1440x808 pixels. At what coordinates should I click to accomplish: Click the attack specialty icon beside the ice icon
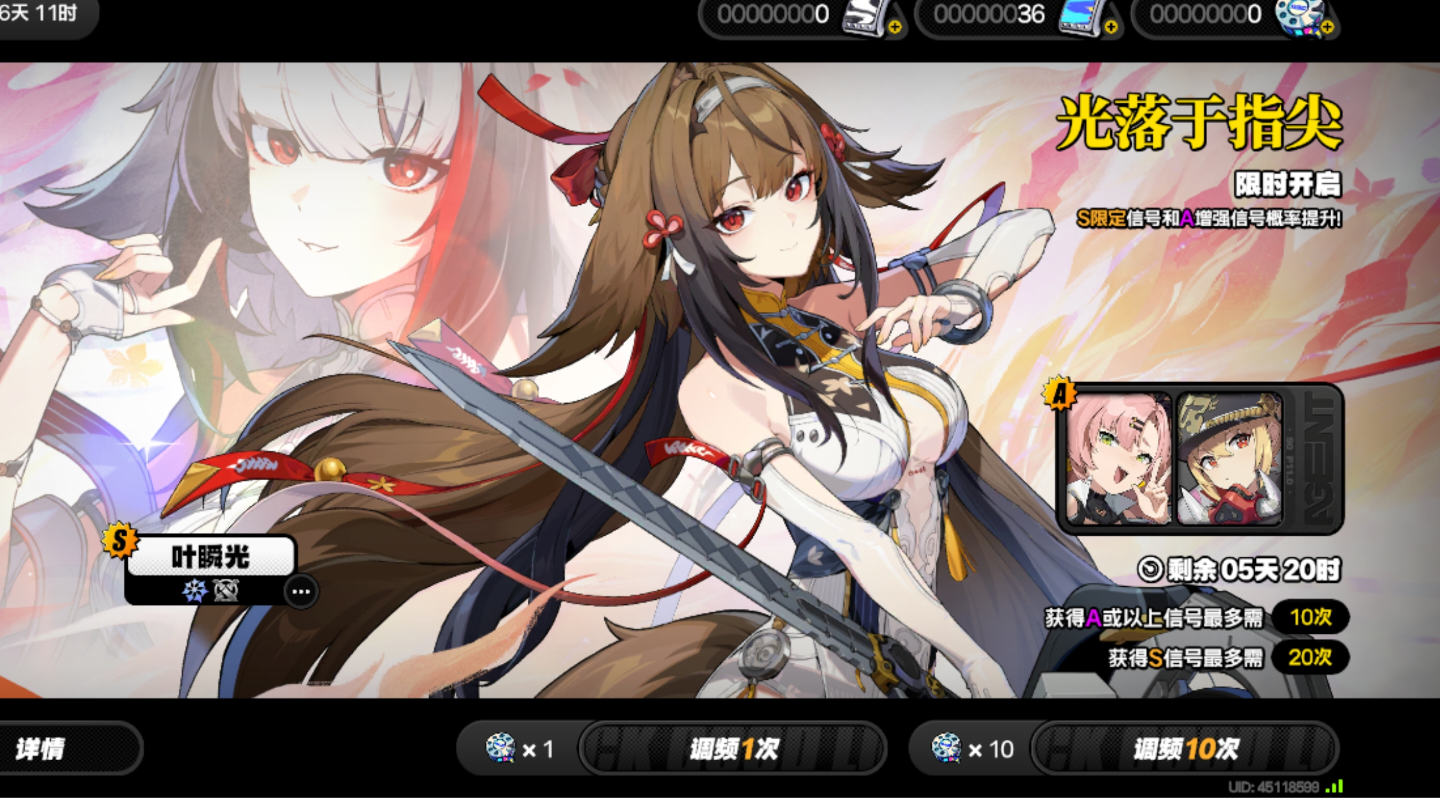225,590
